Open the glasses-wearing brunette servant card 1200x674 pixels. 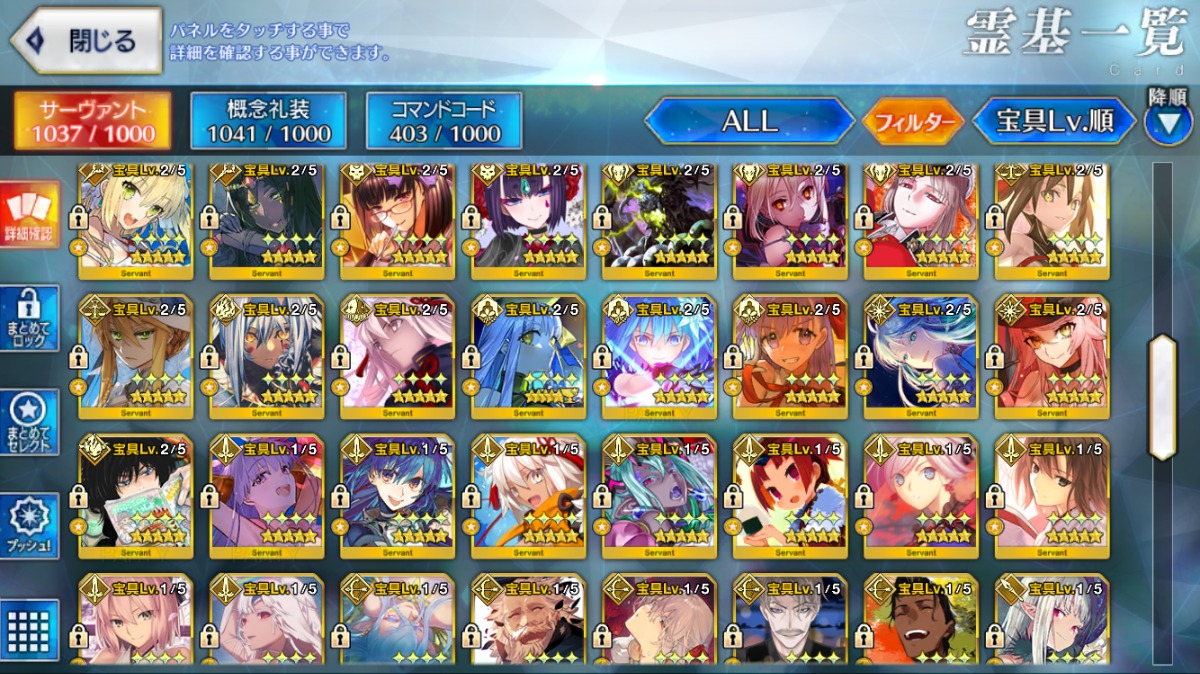[397, 221]
